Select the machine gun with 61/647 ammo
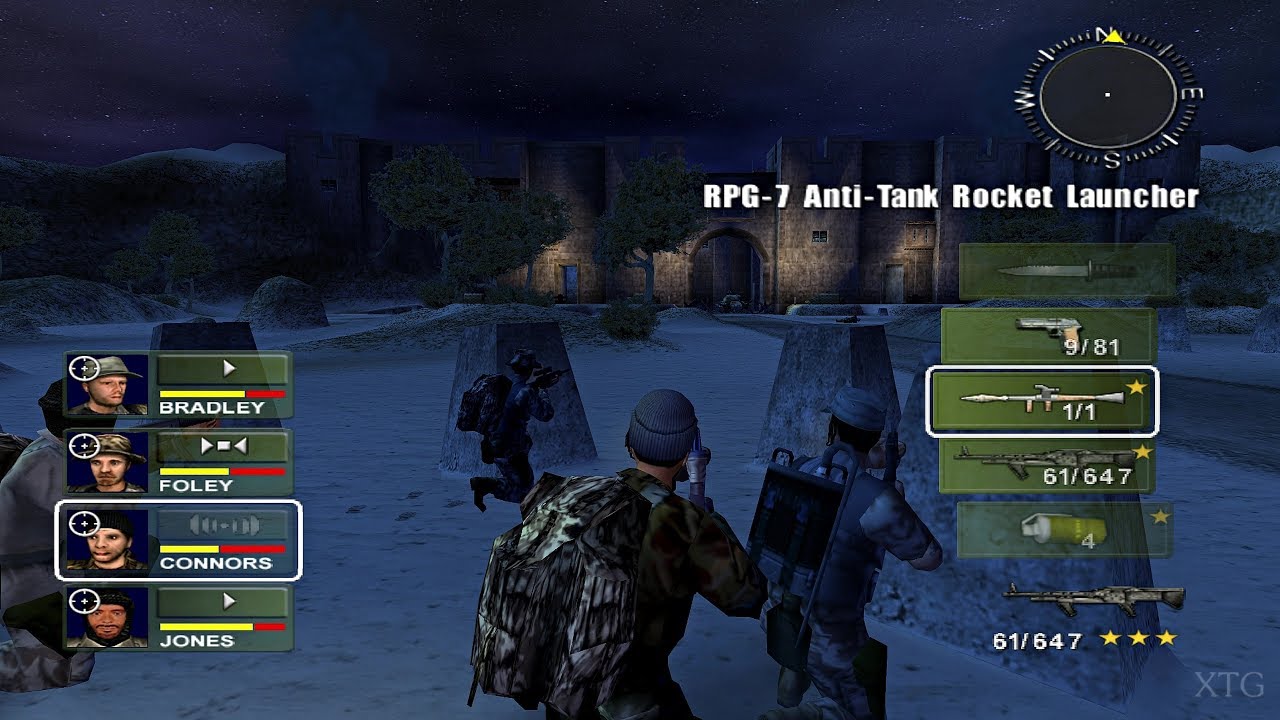 point(1050,465)
